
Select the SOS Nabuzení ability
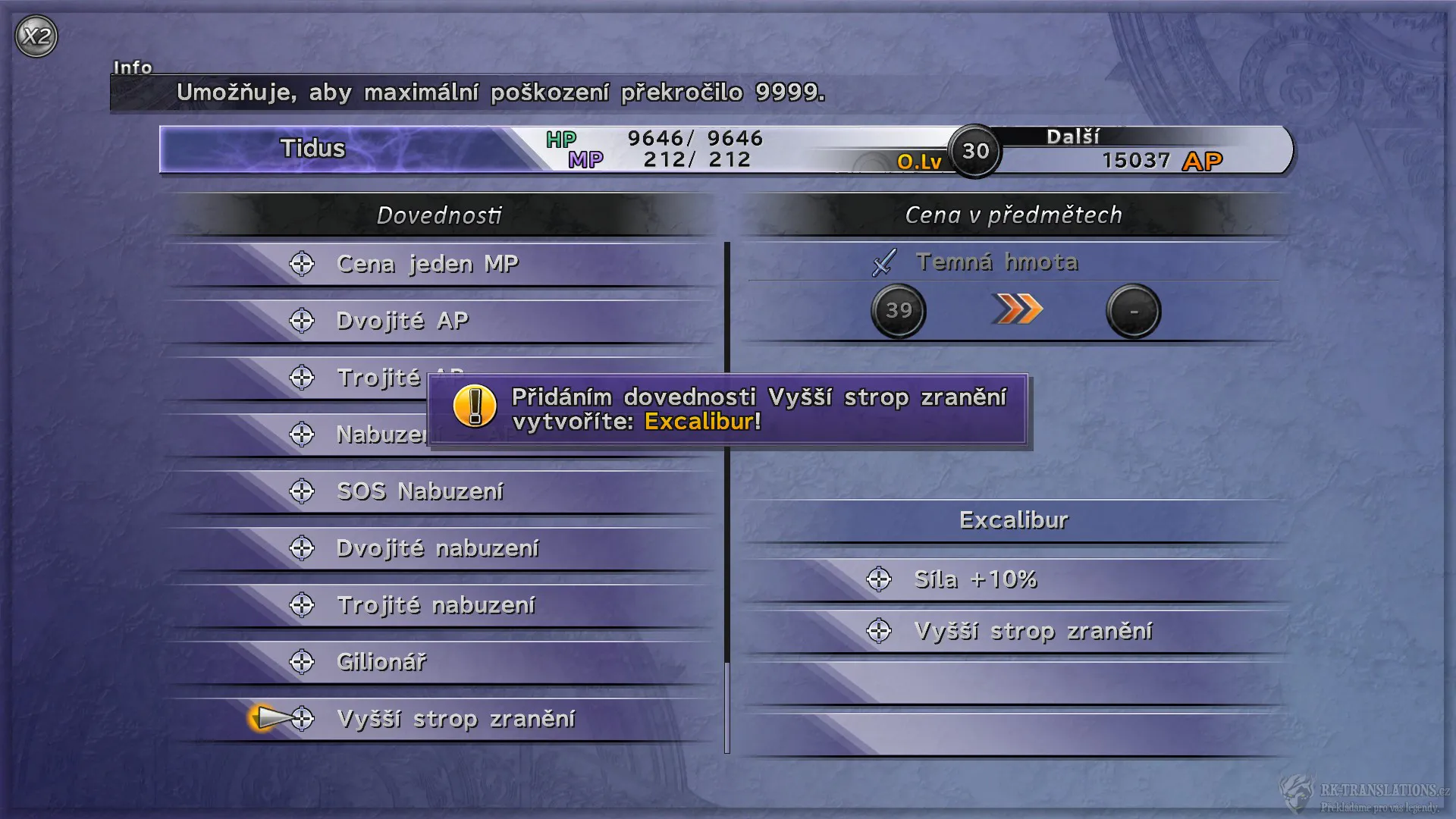(419, 491)
